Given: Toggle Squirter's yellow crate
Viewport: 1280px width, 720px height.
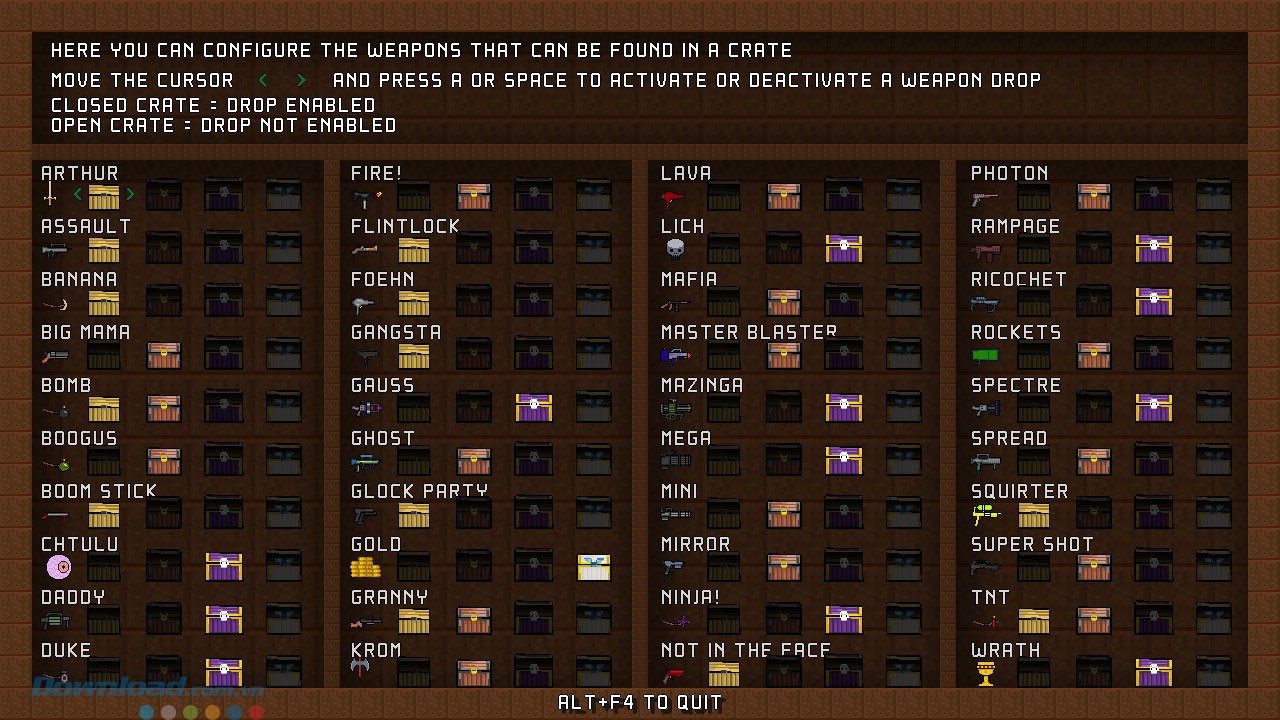Looking at the screenshot, I should [x=1034, y=513].
